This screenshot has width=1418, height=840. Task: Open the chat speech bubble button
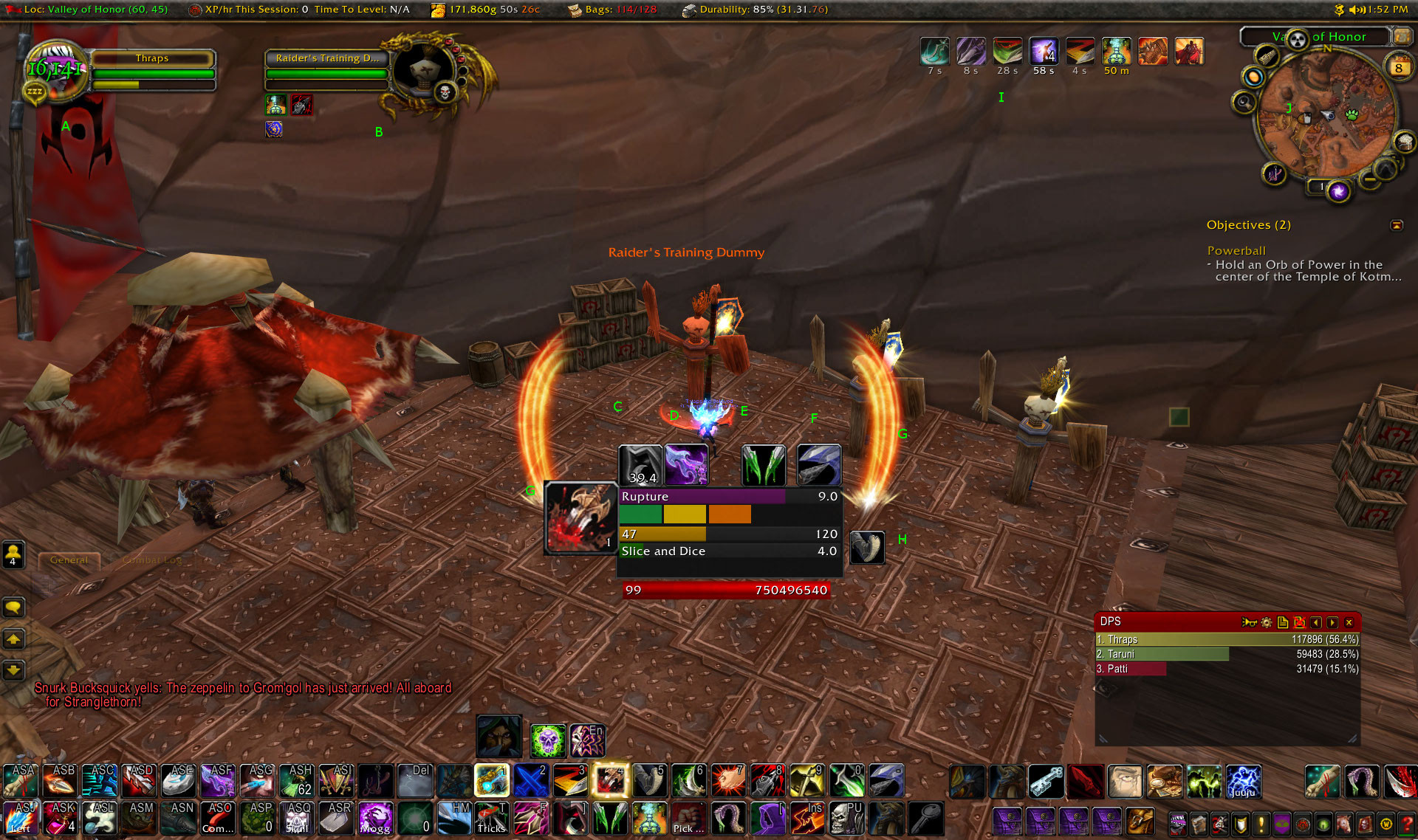click(x=13, y=607)
